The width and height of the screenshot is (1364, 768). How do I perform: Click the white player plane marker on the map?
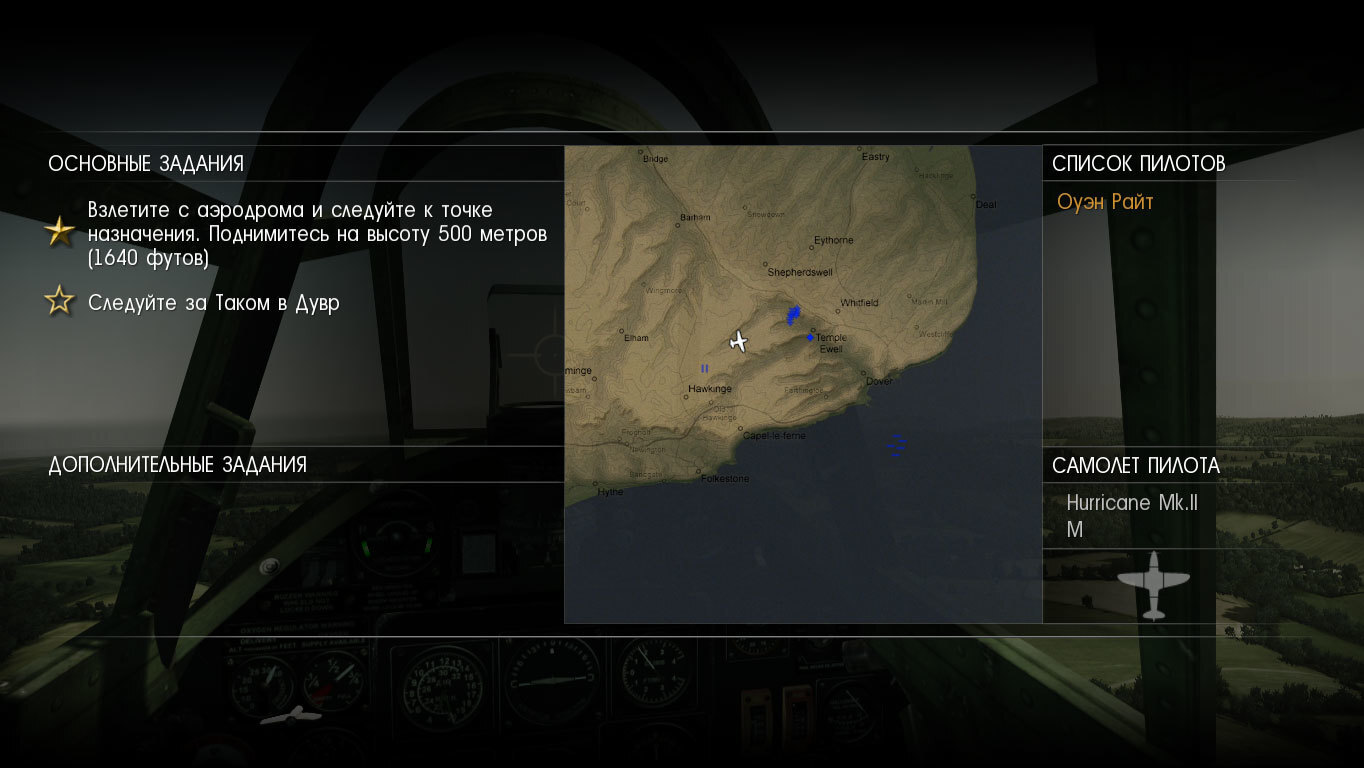pyautogui.click(x=739, y=342)
